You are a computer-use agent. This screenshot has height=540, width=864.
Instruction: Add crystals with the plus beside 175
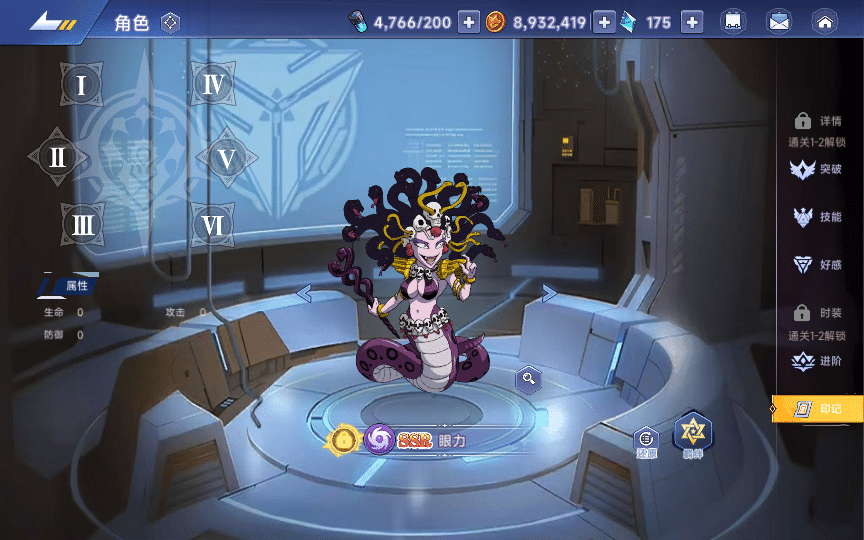point(693,22)
